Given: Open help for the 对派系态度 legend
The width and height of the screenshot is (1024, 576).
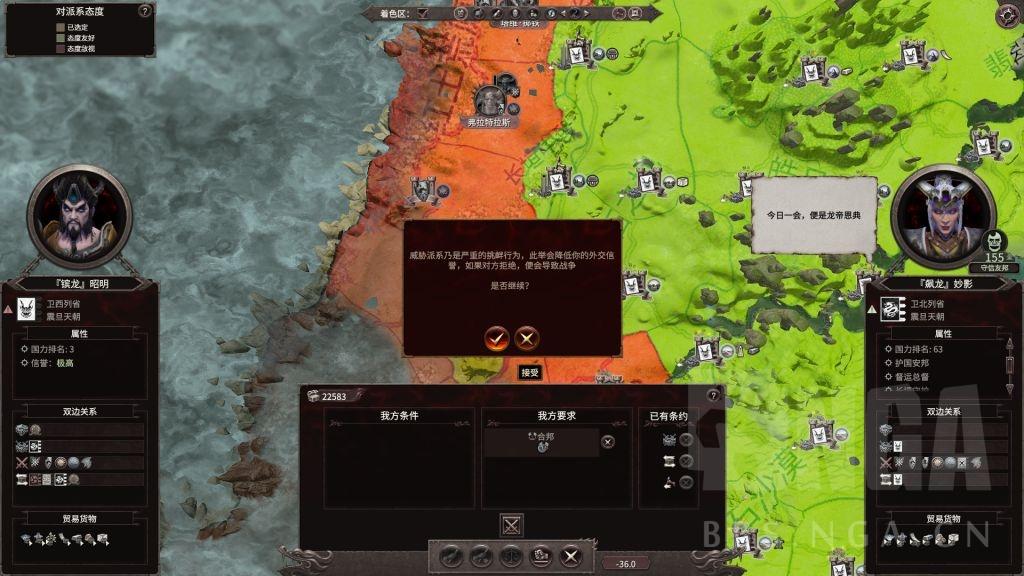Looking at the screenshot, I should [x=145, y=11].
